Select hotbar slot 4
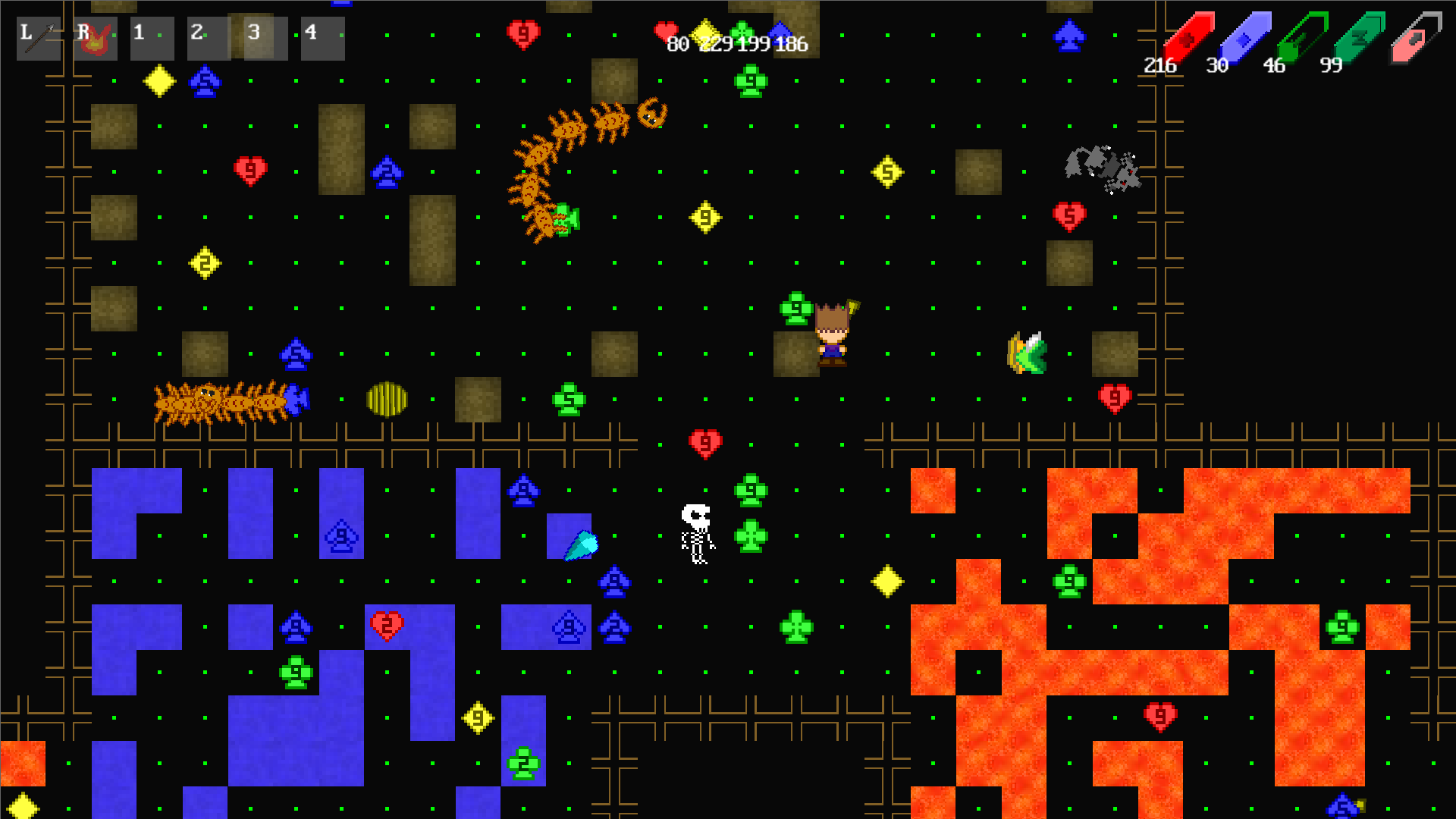Image resolution: width=1456 pixels, height=819 pixels. point(322,38)
